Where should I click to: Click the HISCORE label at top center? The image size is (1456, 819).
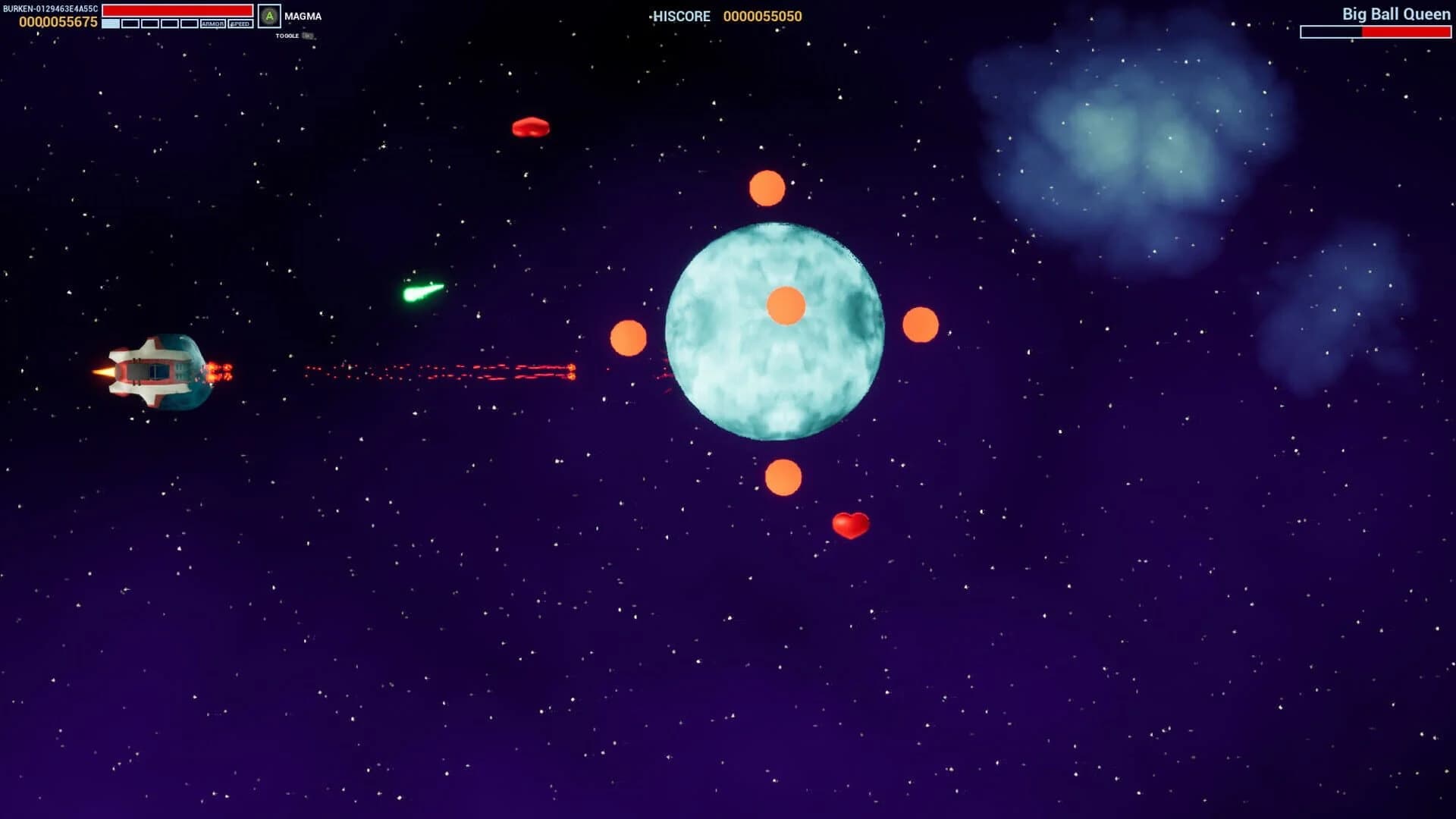coord(680,16)
